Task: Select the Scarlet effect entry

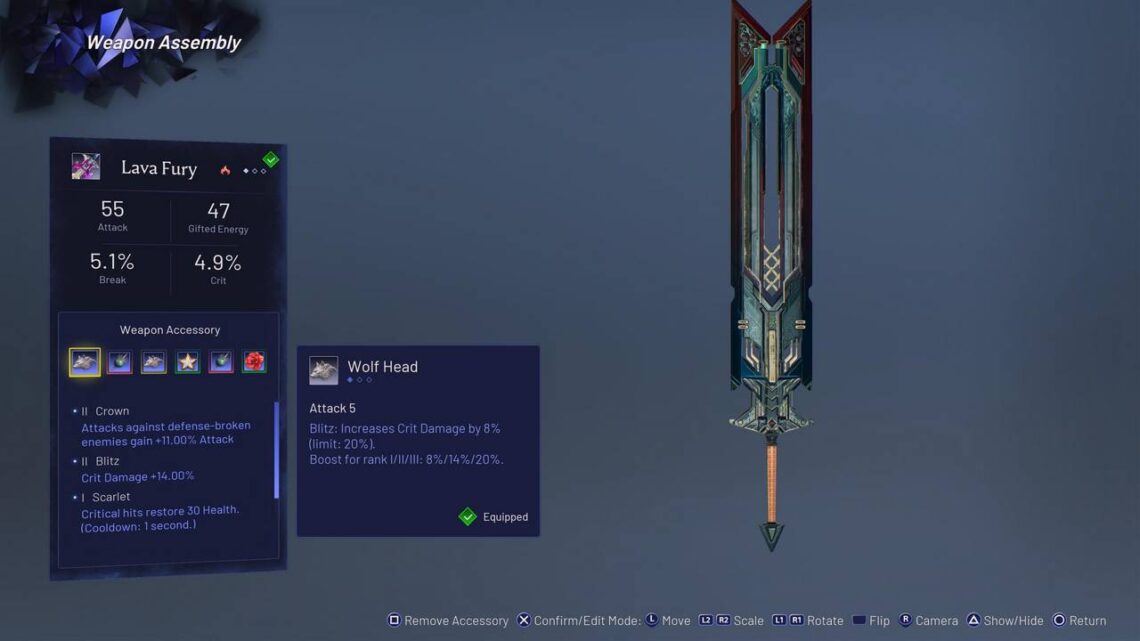Action: 160,511
